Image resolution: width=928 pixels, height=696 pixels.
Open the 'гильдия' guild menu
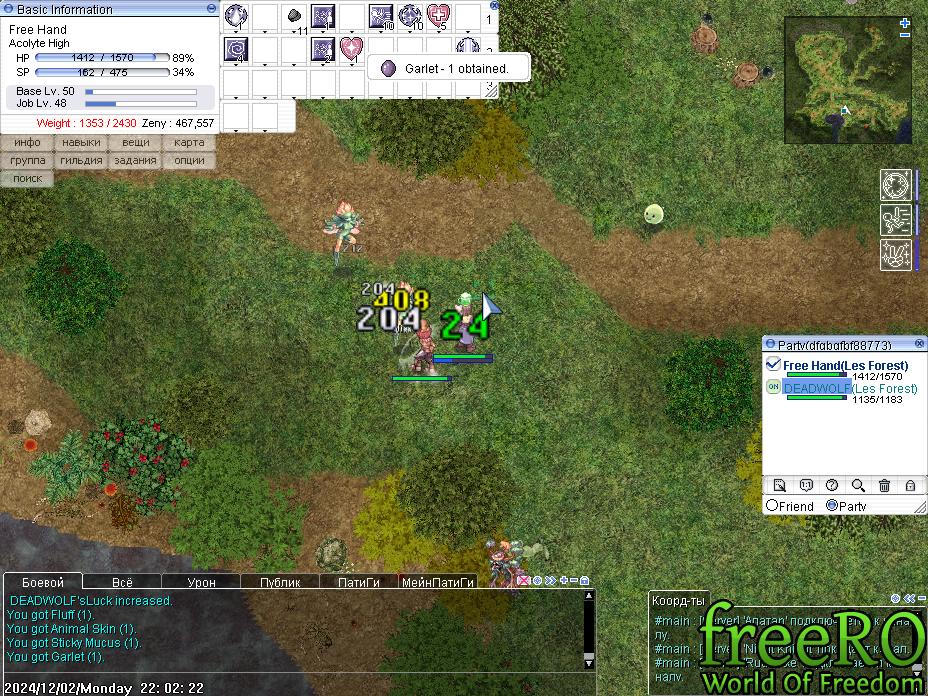pyautogui.click(x=81, y=160)
